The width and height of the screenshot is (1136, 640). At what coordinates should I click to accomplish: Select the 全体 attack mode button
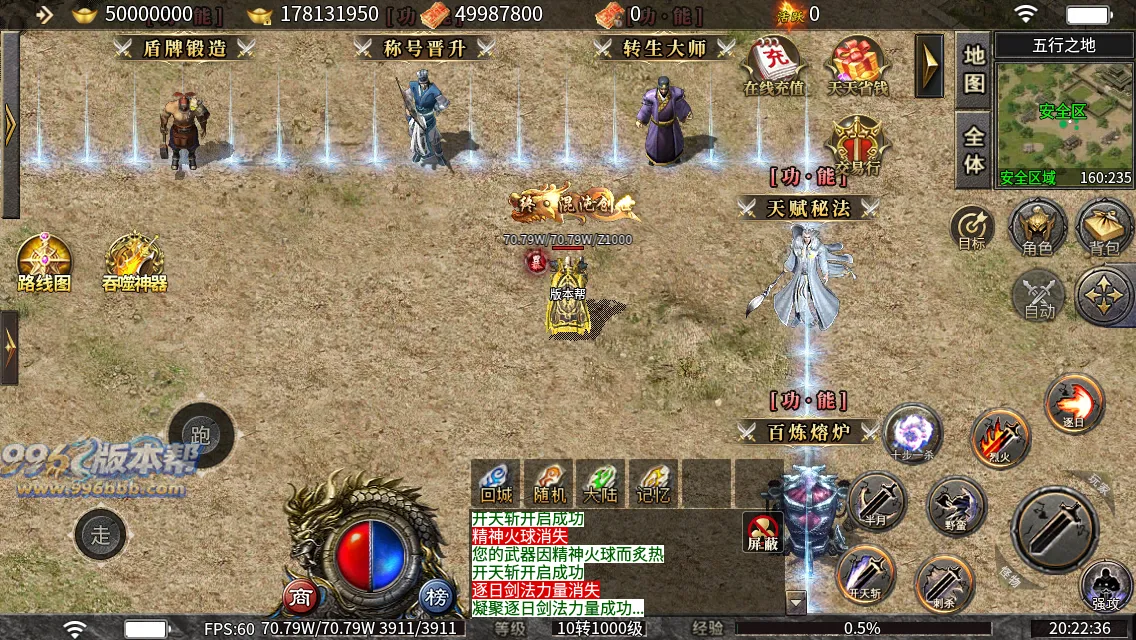click(974, 150)
